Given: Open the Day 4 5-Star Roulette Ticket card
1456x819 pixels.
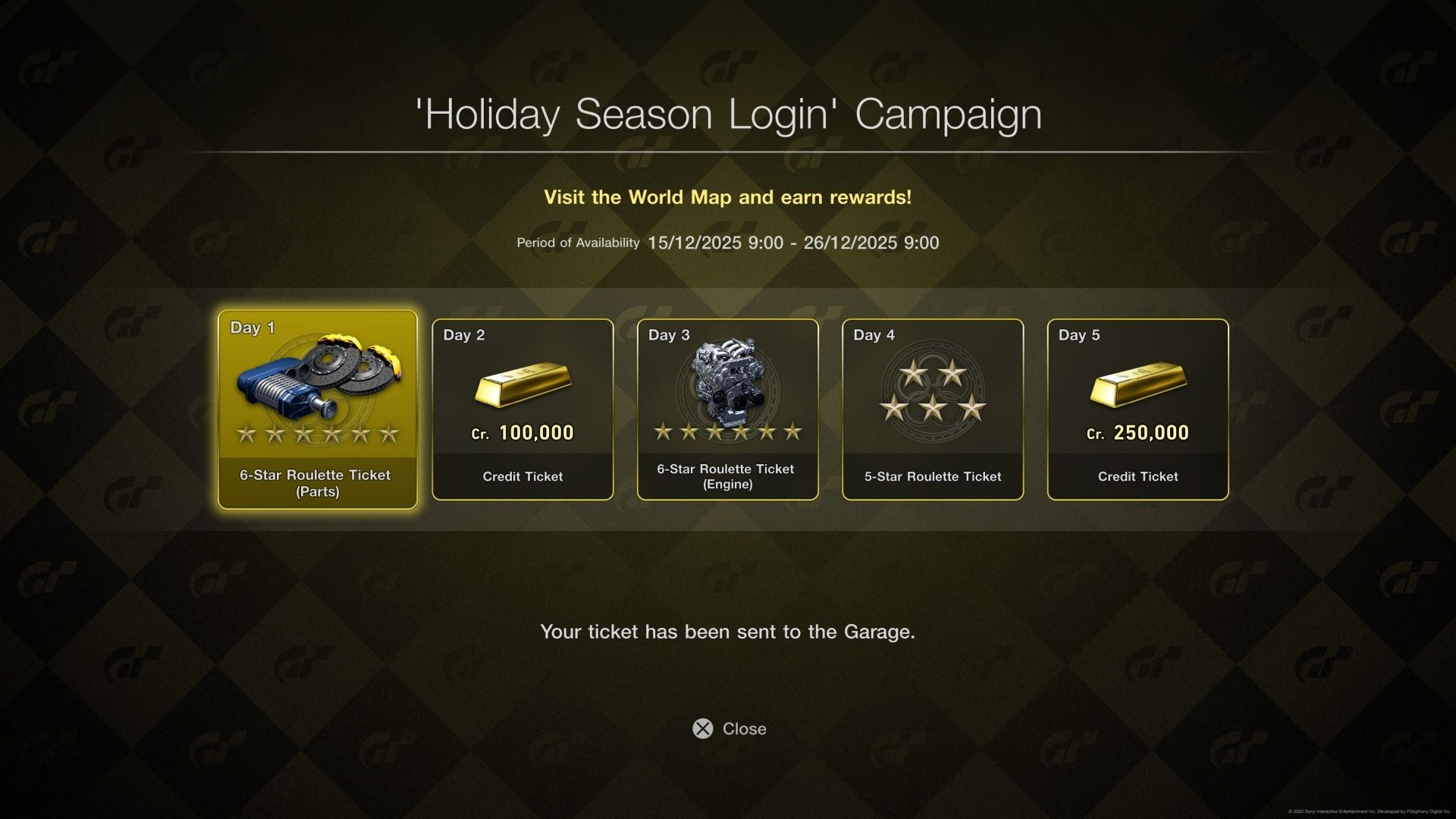Looking at the screenshot, I should point(932,409).
